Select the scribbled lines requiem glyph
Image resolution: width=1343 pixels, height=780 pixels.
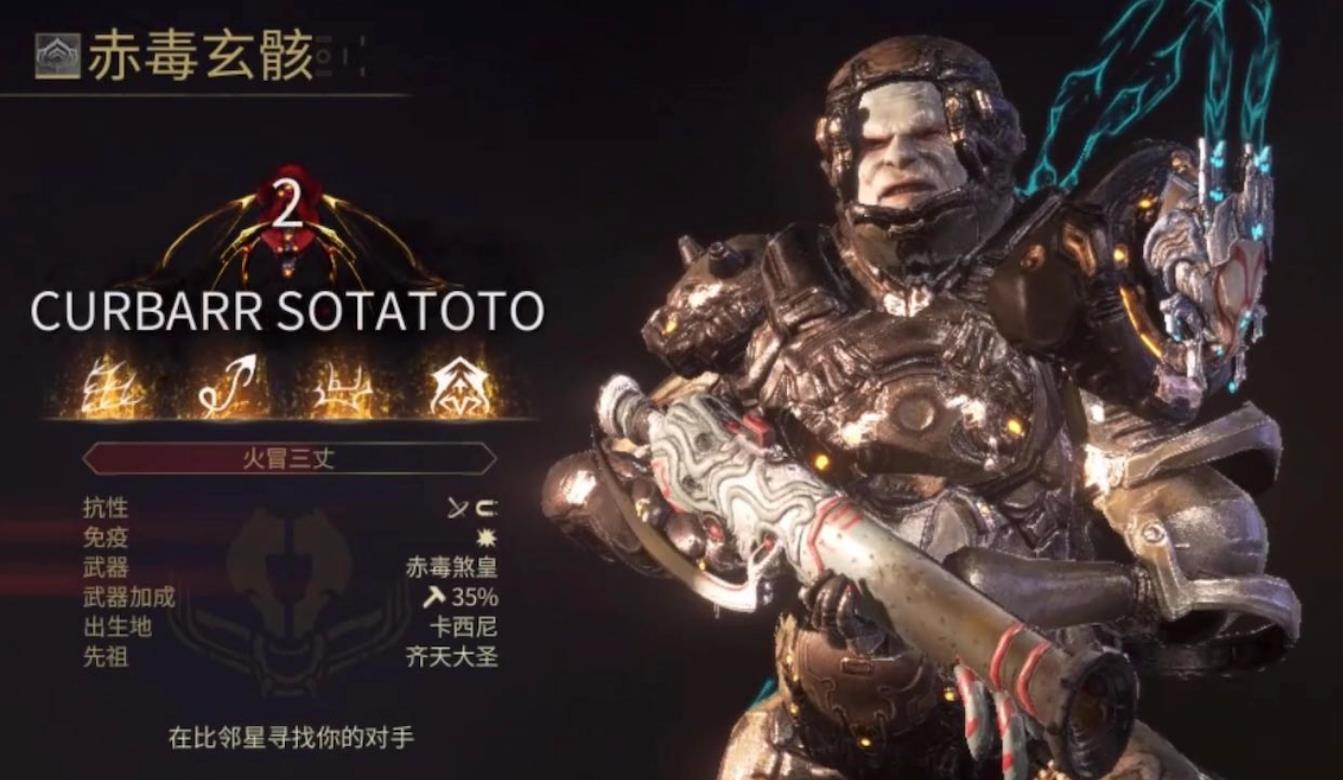[112, 387]
